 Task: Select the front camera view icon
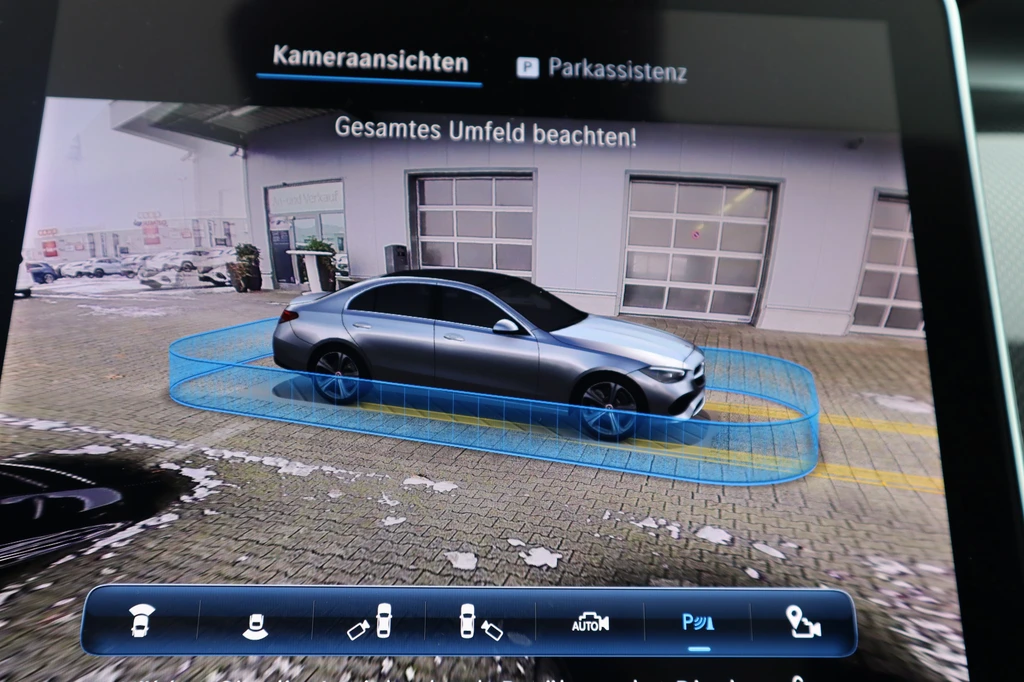142,621
